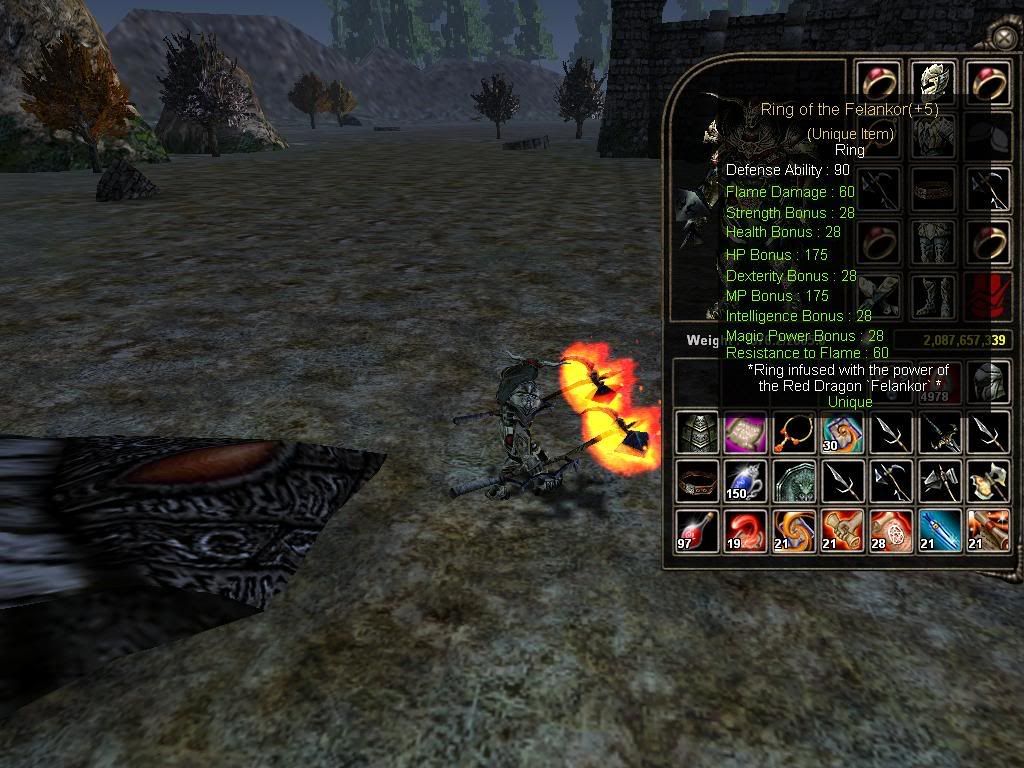Choose the double-bladed axe in inventory
1024x768 pixels.
939,481
